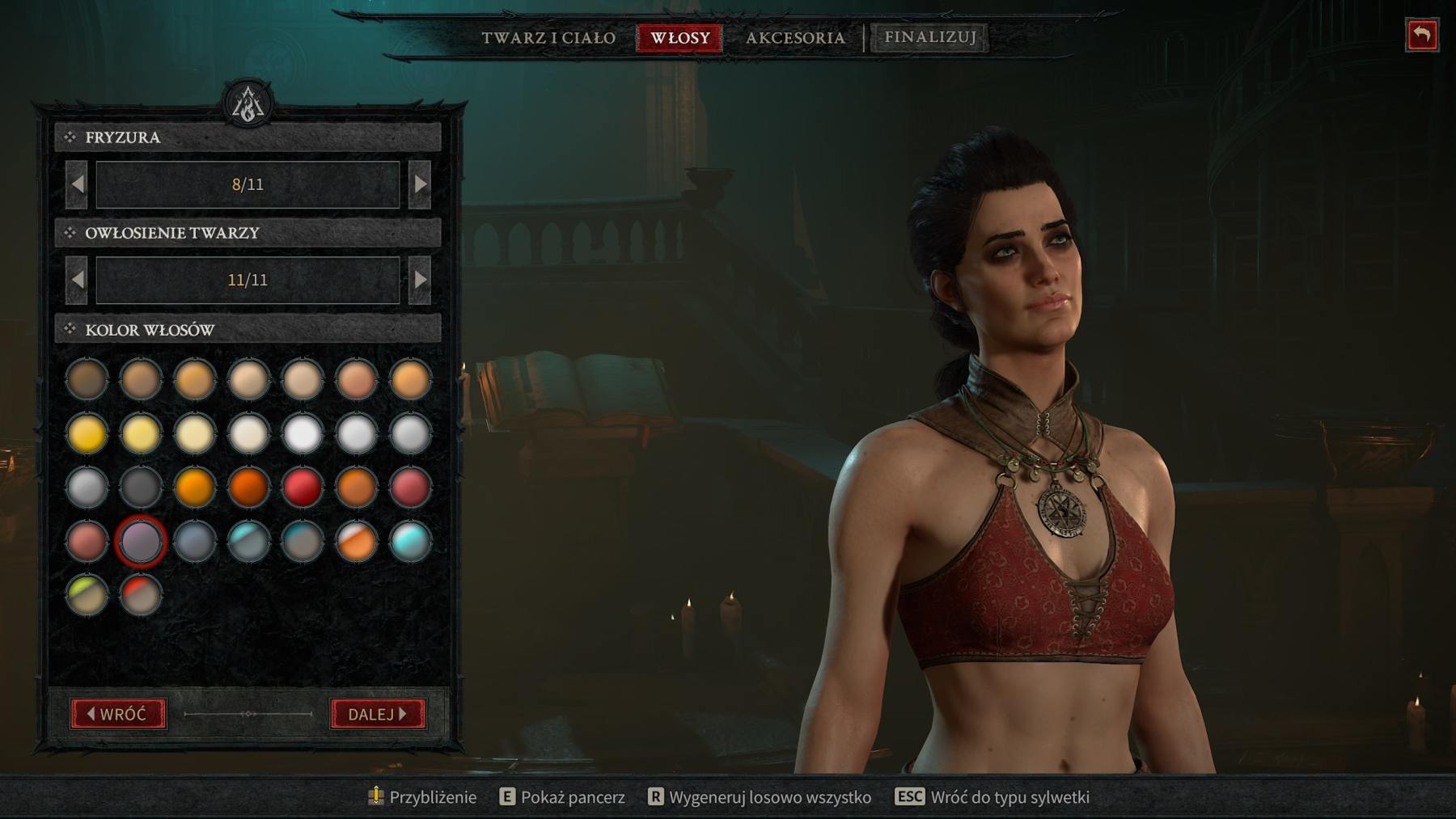
Task: Go to previous Owłosienie Twarzy option
Action: 77,280
